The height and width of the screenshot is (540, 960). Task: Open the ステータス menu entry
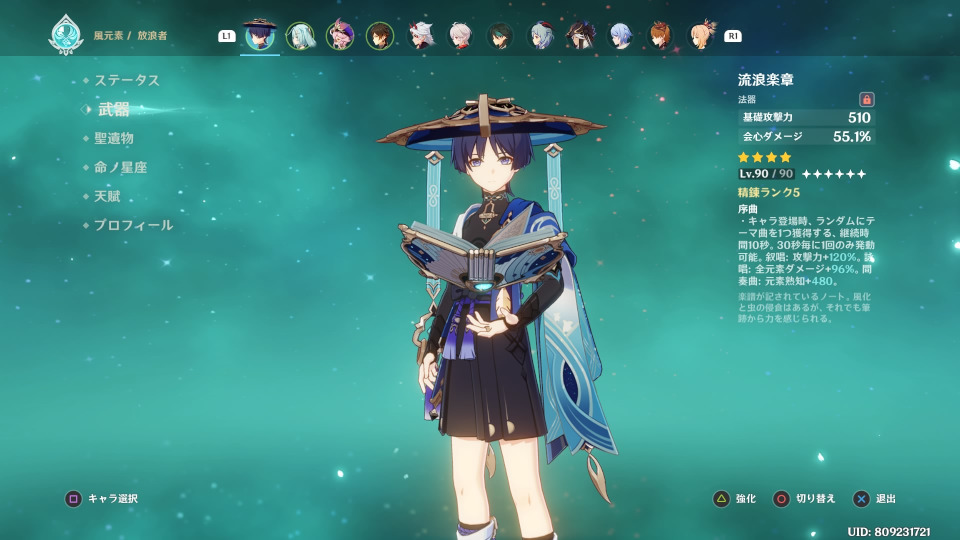point(127,80)
